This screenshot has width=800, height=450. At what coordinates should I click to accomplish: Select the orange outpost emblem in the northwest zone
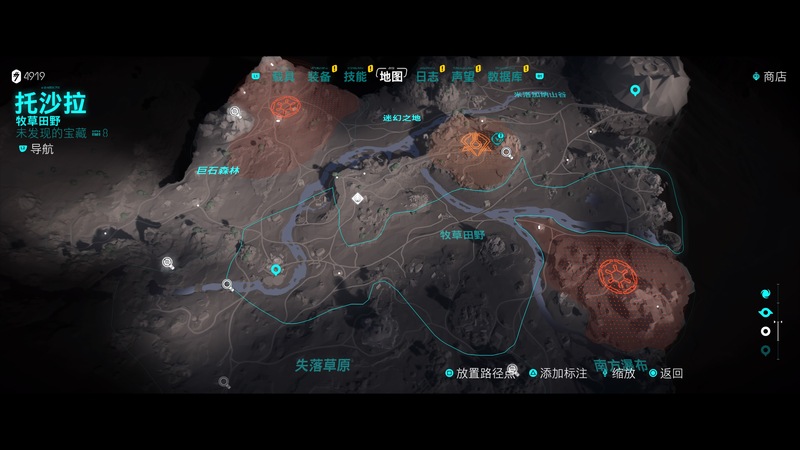(287, 107)
